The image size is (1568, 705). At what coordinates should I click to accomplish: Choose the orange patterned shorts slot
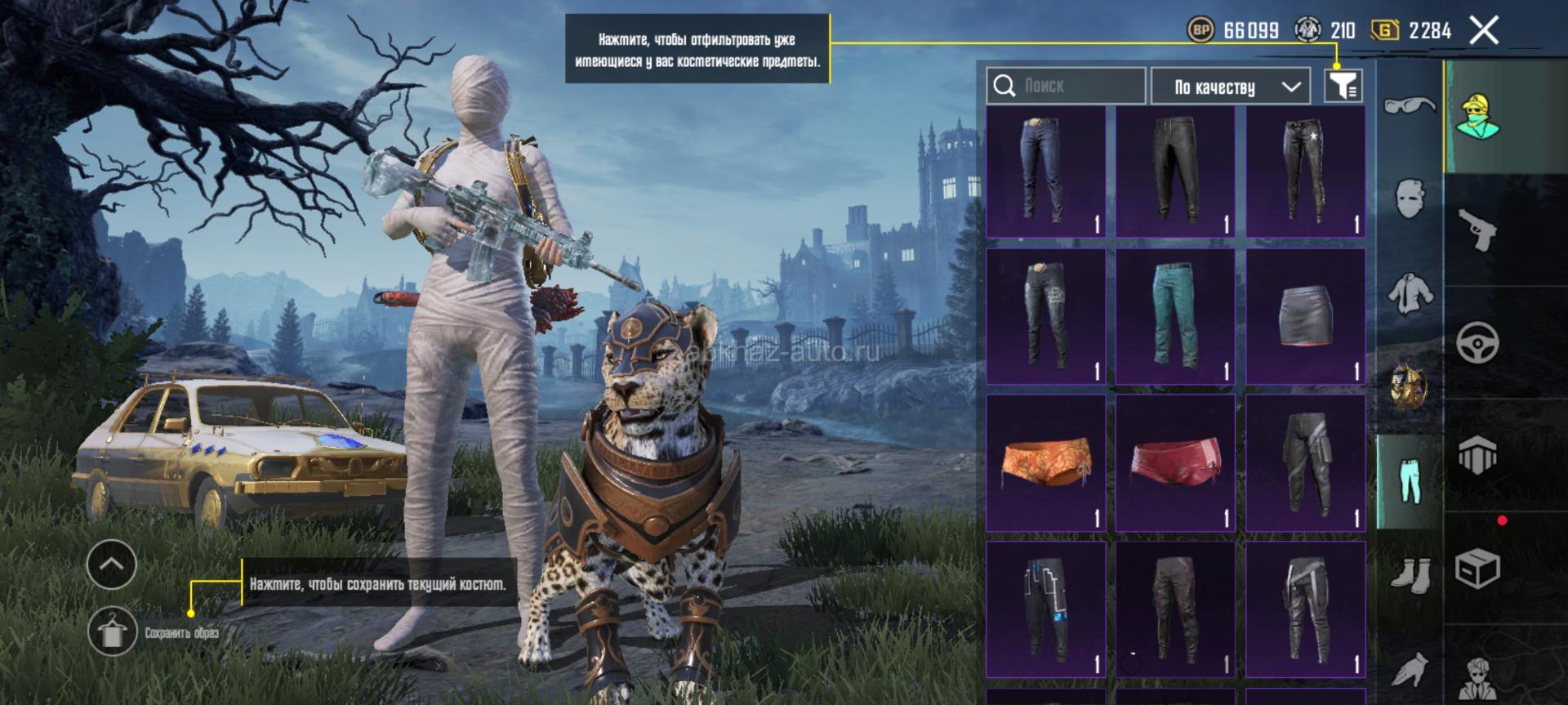click(x=1045, y=463)
